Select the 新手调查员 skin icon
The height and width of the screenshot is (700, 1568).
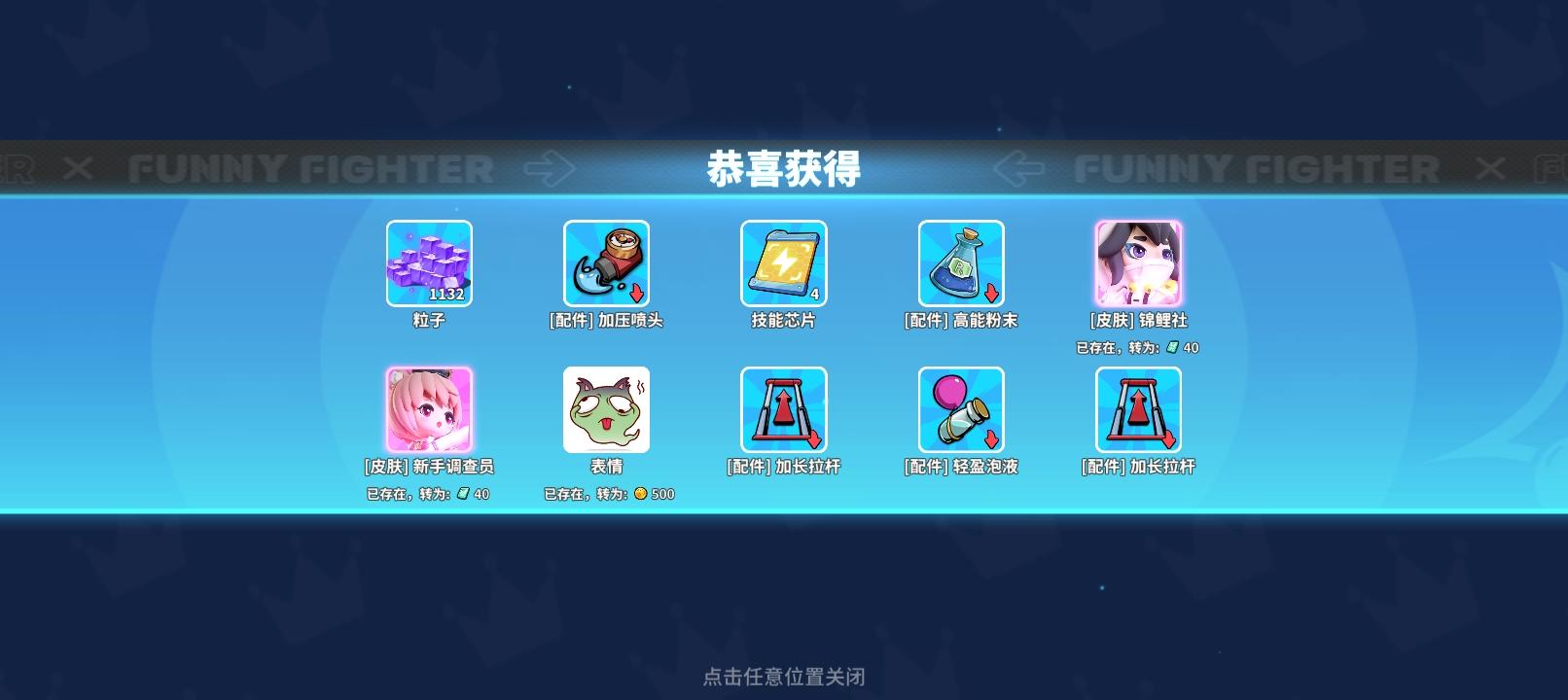[429, 408]
